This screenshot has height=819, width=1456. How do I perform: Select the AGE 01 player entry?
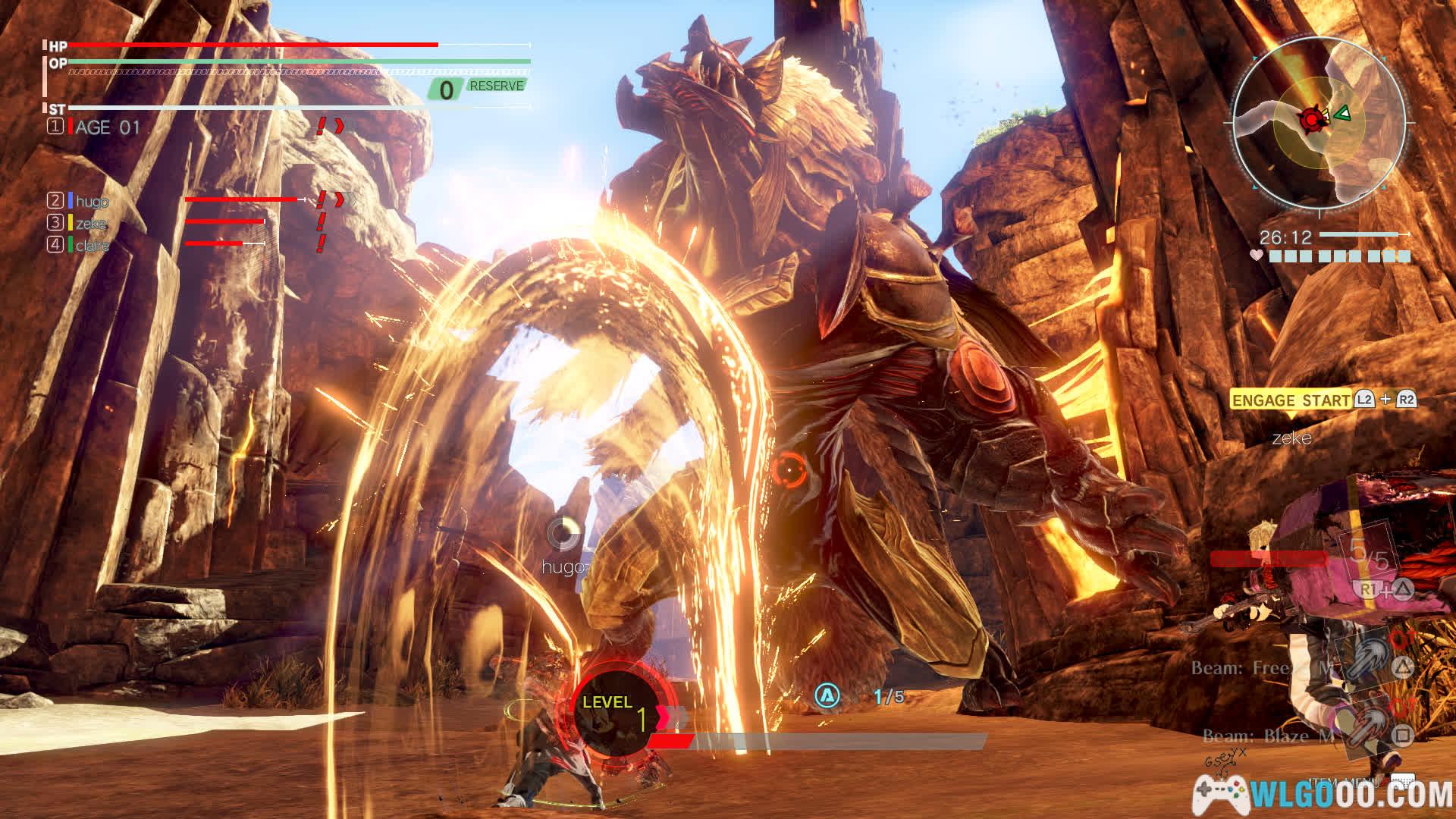tap(107, 127)
